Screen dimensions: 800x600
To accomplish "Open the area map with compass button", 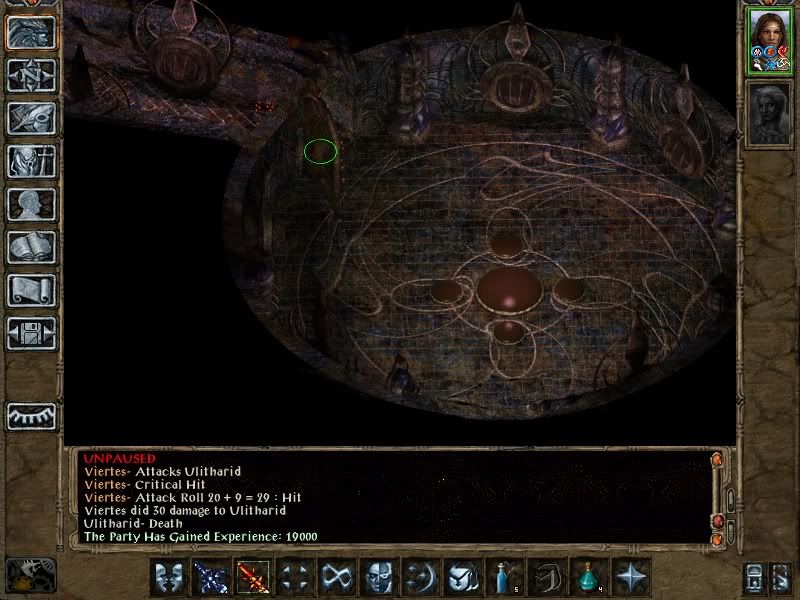I will pyautogui.click(x=31, y=75).
